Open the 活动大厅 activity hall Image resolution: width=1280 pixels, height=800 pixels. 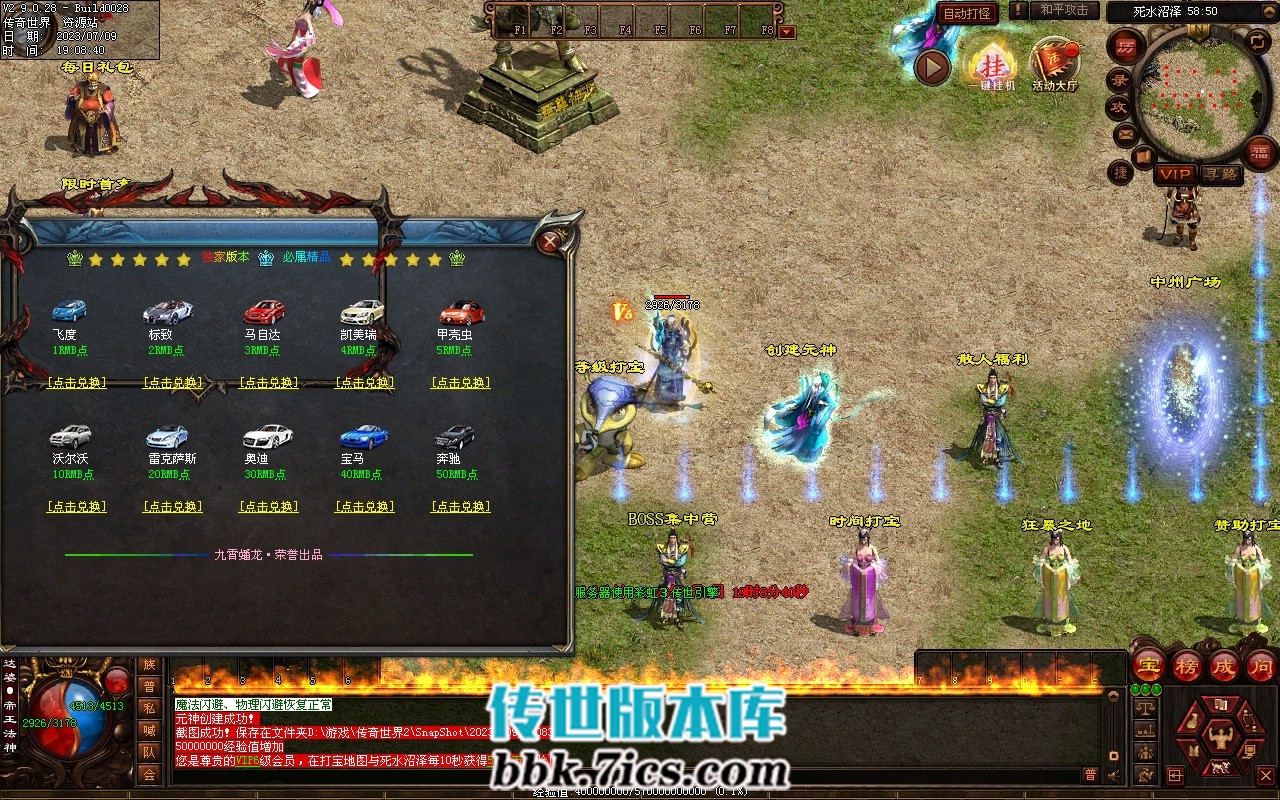[x=1054, y=65]
